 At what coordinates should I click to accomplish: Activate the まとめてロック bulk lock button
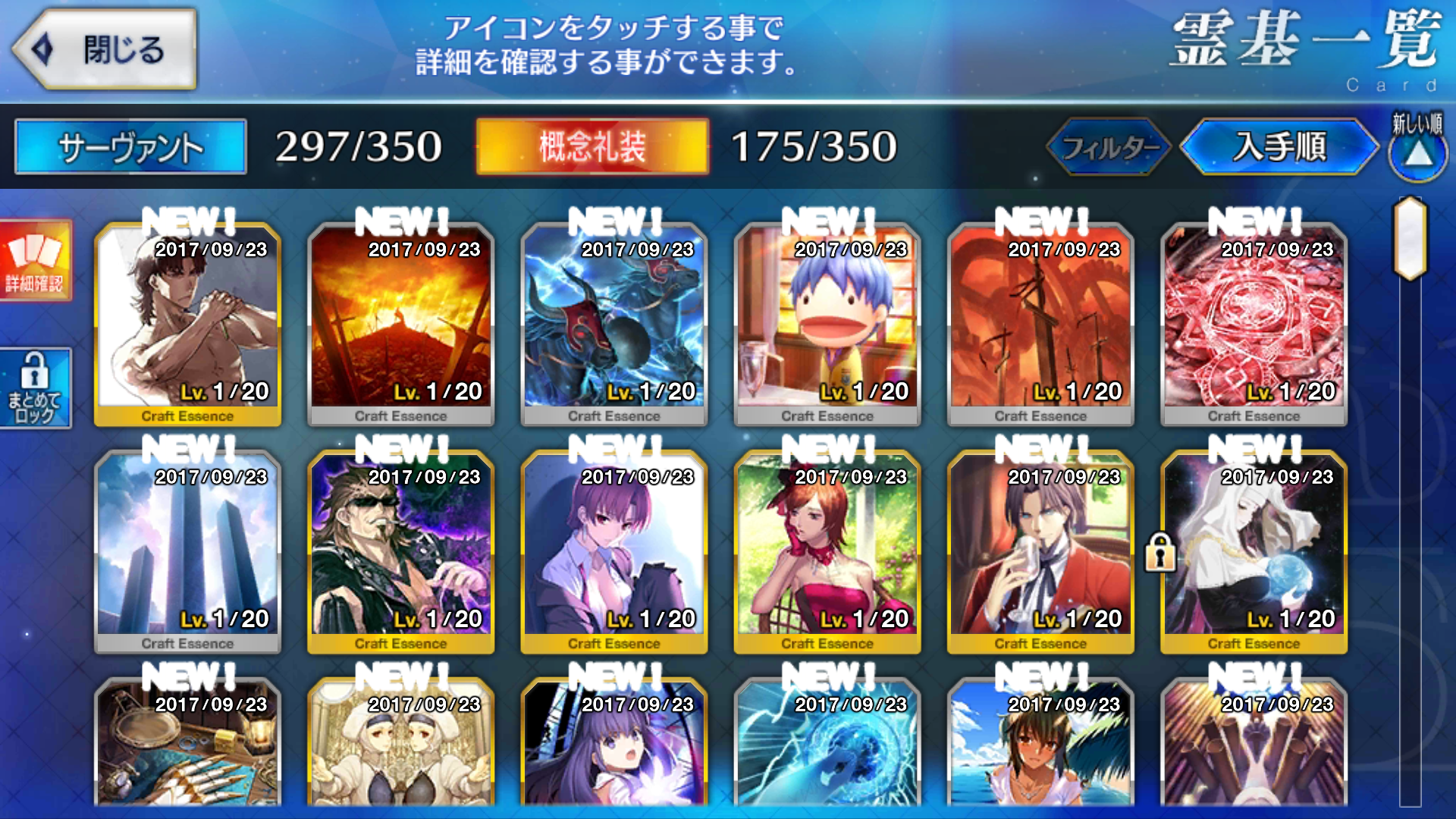click(35, 388)
